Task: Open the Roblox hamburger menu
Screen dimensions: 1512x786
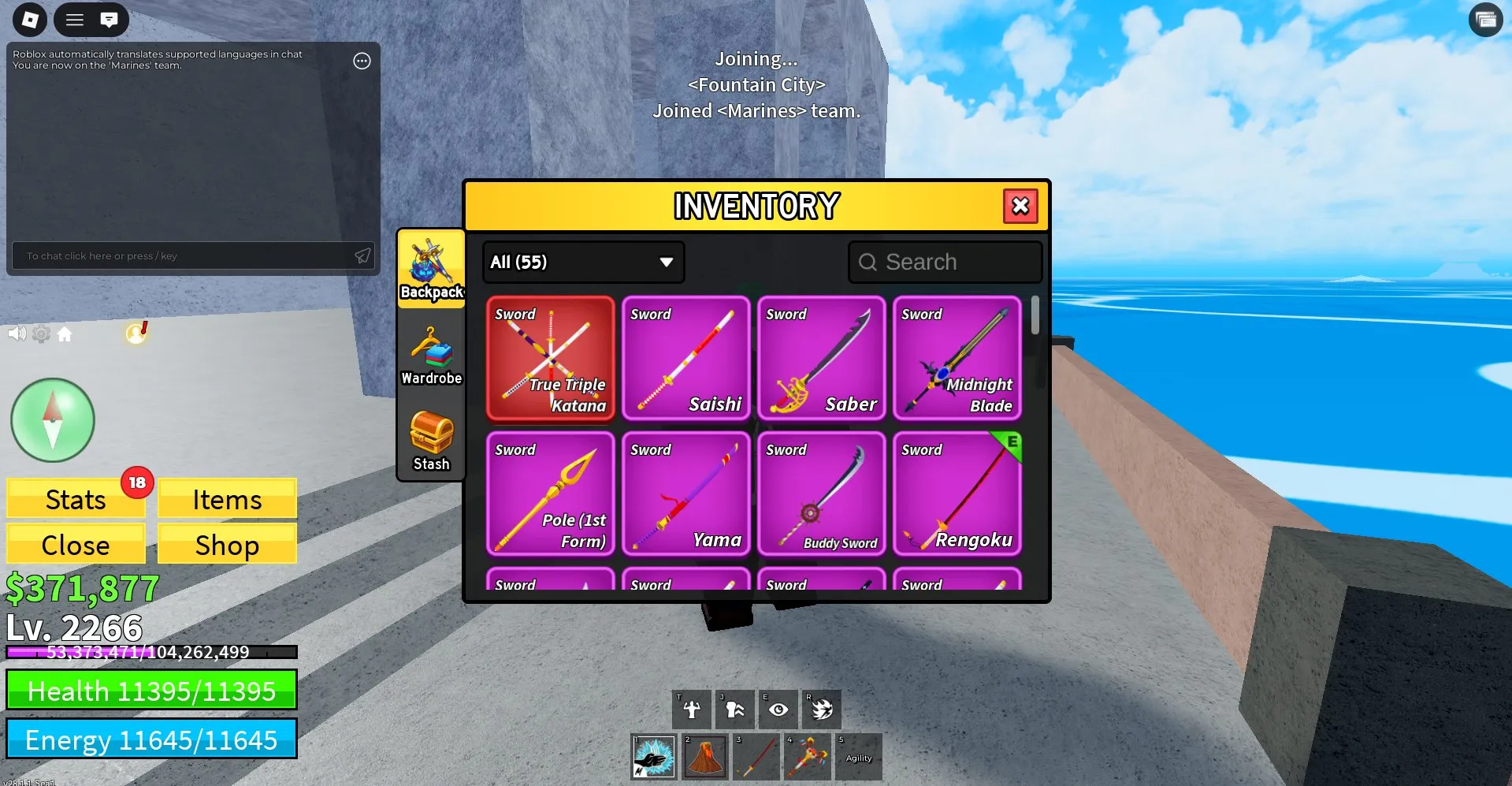Action: pyautogui.click(x=74, y=19)
